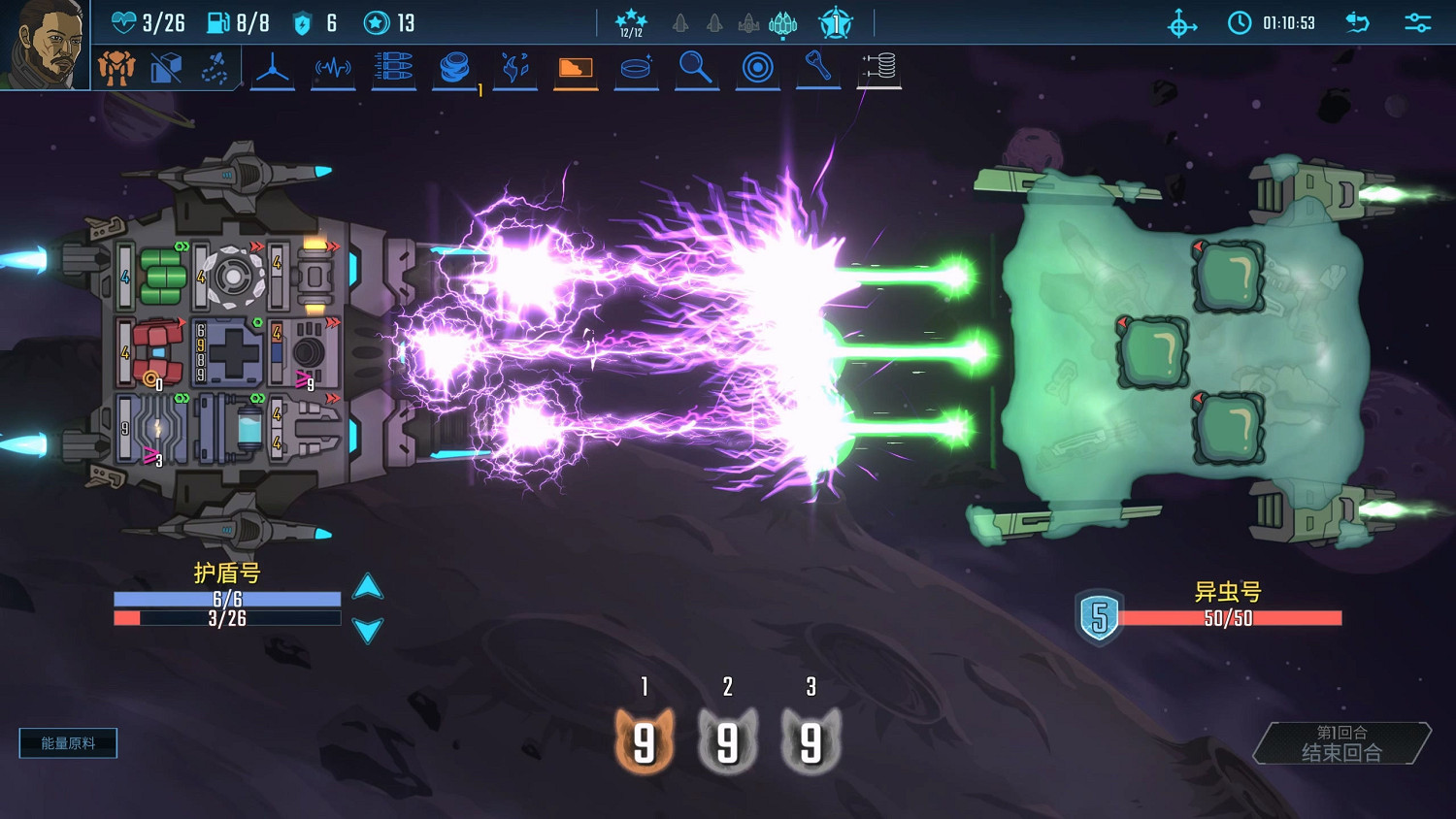The width and height of the screenshot is (1456, 819).
Task: Open the concentric target tab
Action: (x=757, y=69)
